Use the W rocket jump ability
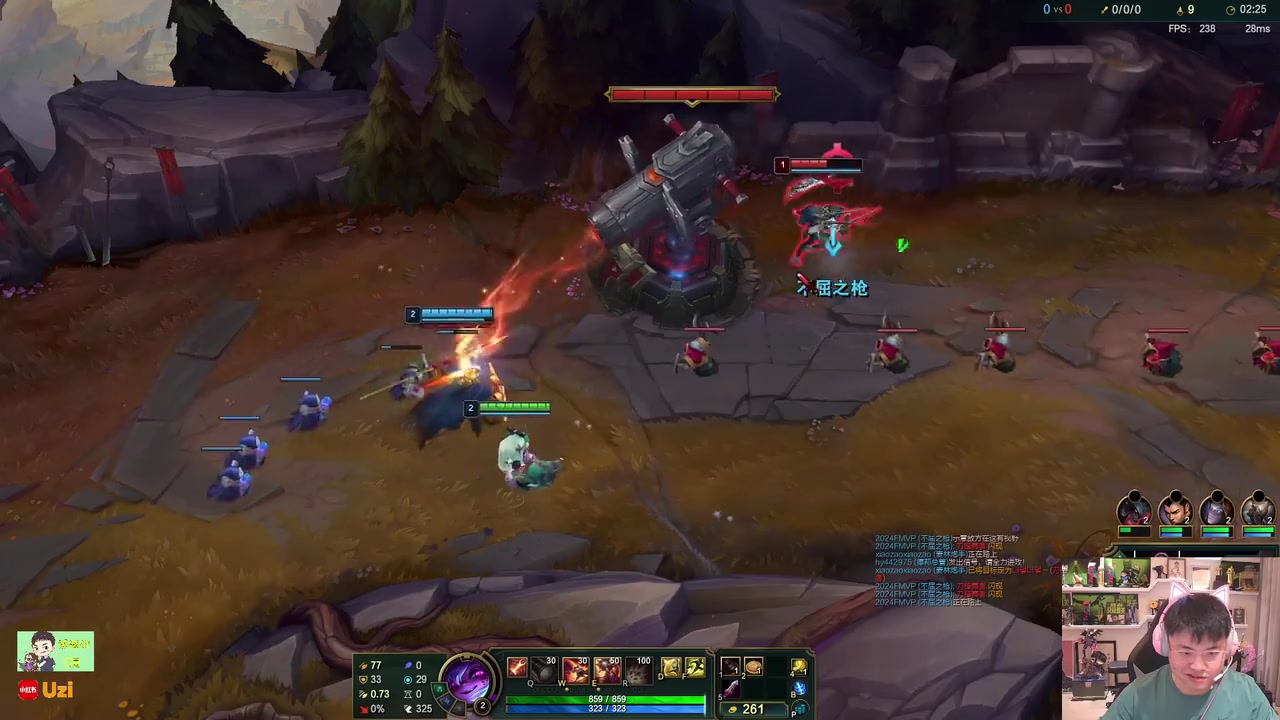Screen dimensions: 1280x720 coord(577,669)
